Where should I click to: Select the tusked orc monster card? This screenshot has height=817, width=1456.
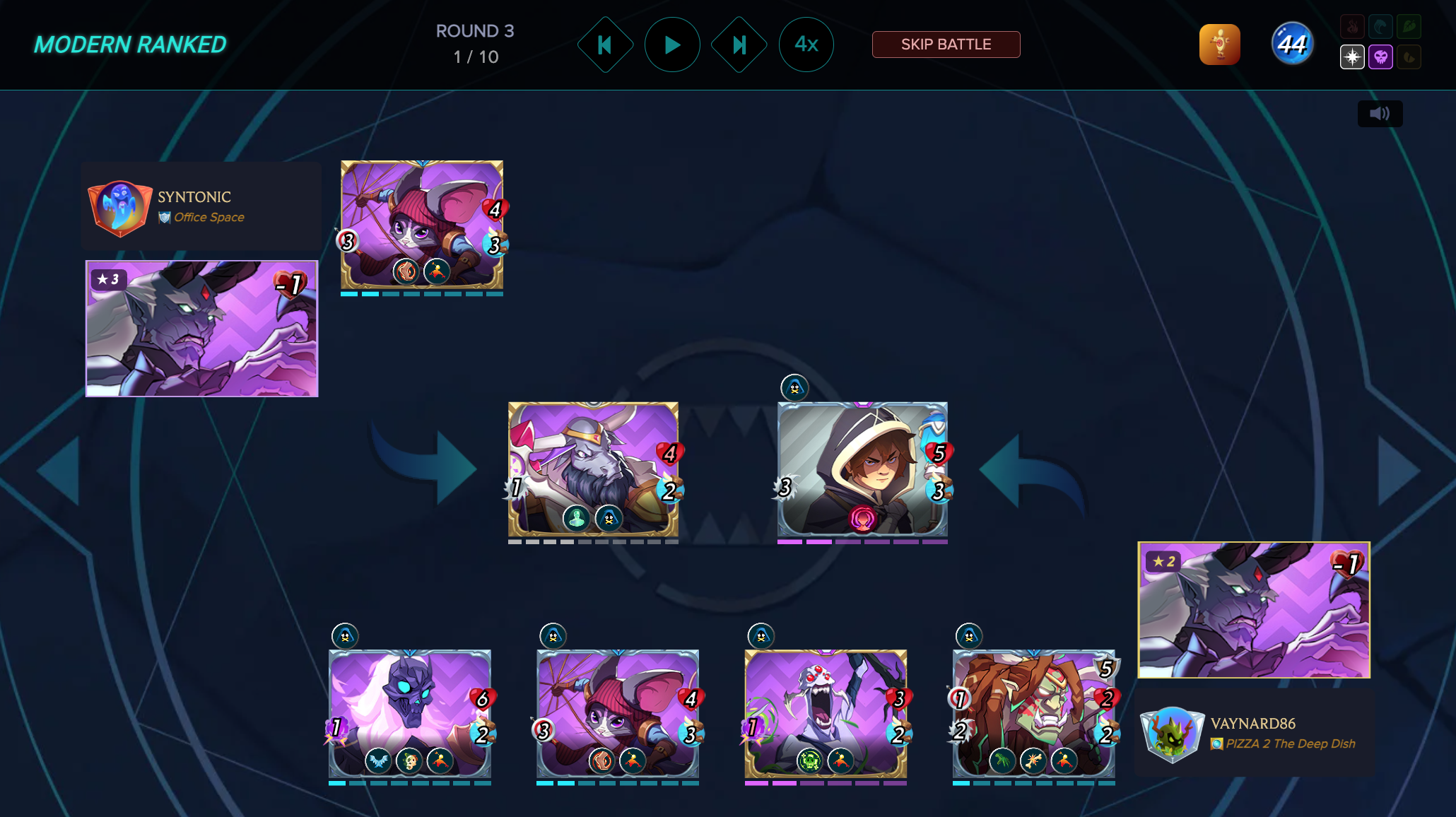[x=1033, y=712]
